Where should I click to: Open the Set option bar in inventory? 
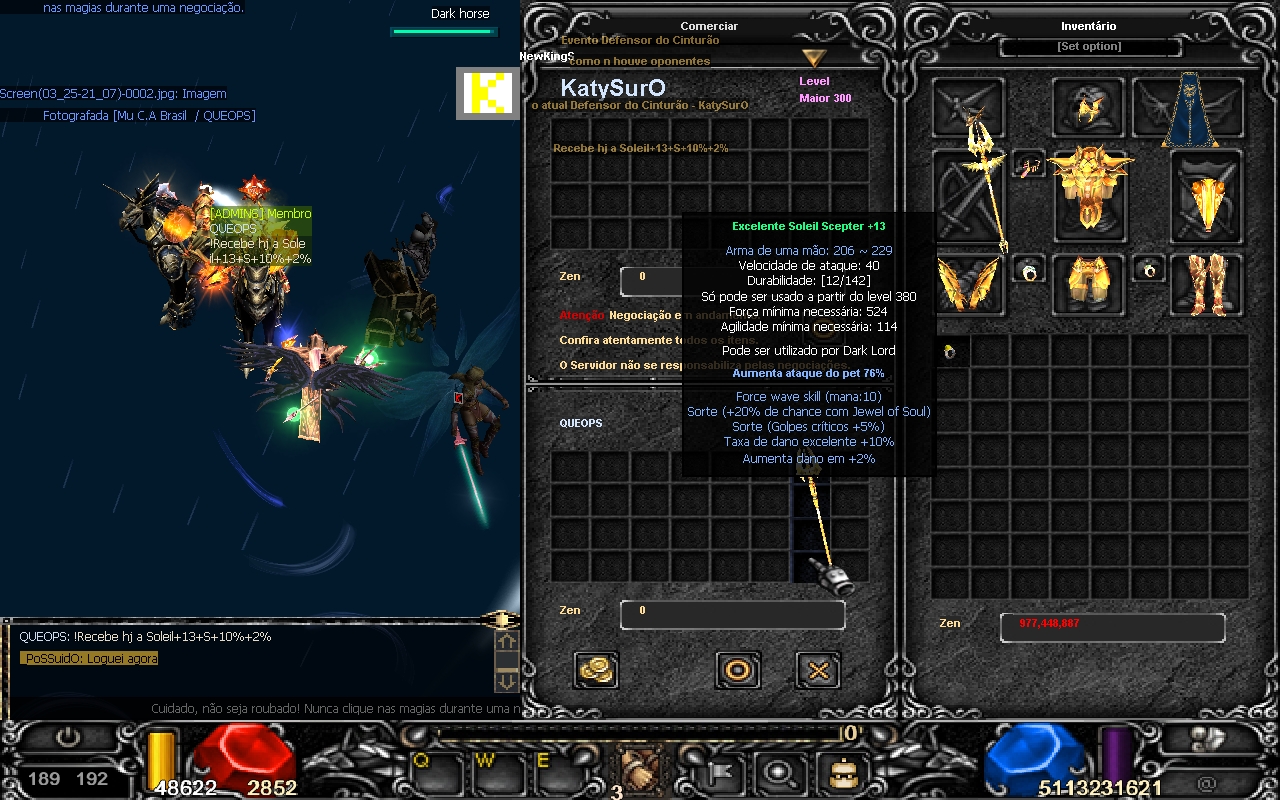click(1089, 47)
